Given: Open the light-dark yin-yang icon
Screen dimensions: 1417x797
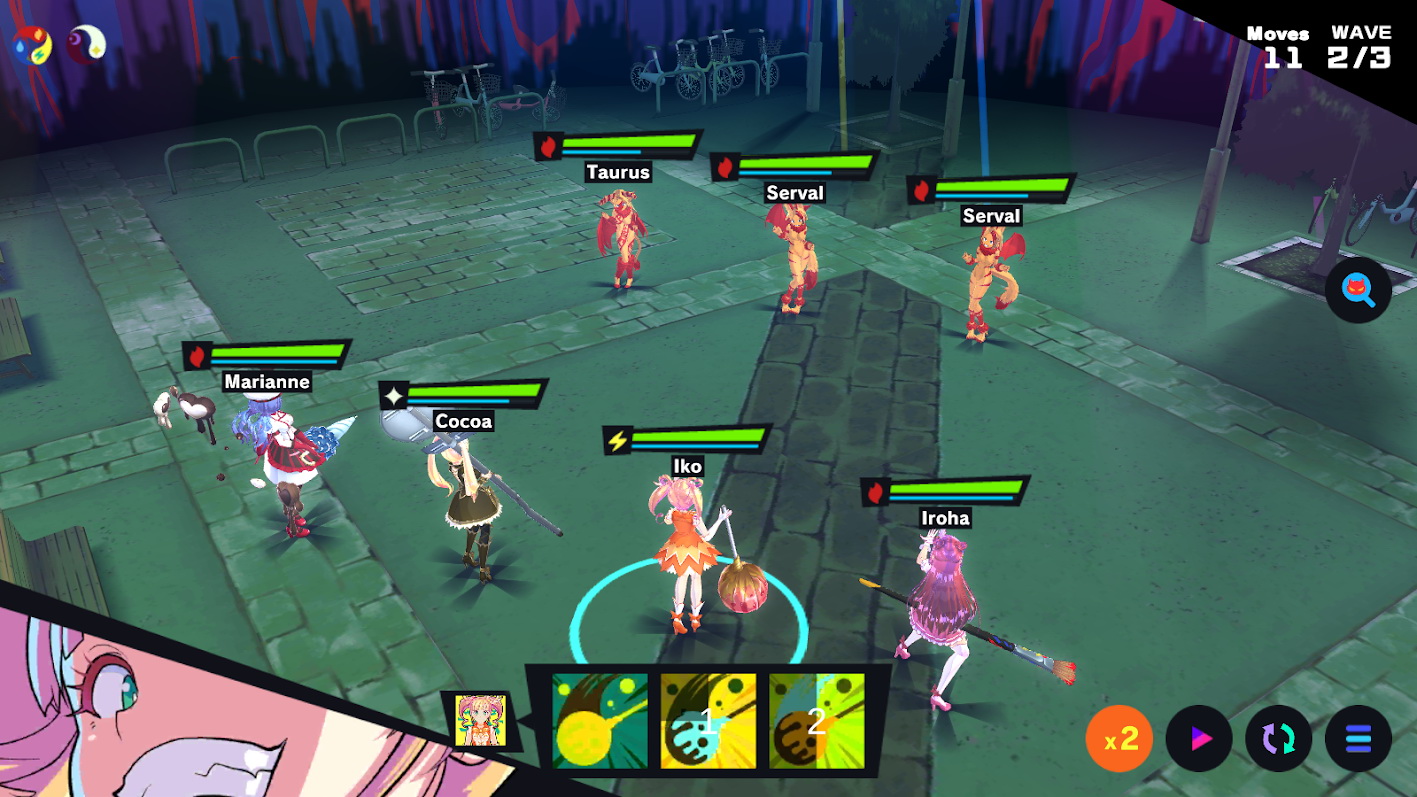Looking at the screenshot, I should point(86,43).
